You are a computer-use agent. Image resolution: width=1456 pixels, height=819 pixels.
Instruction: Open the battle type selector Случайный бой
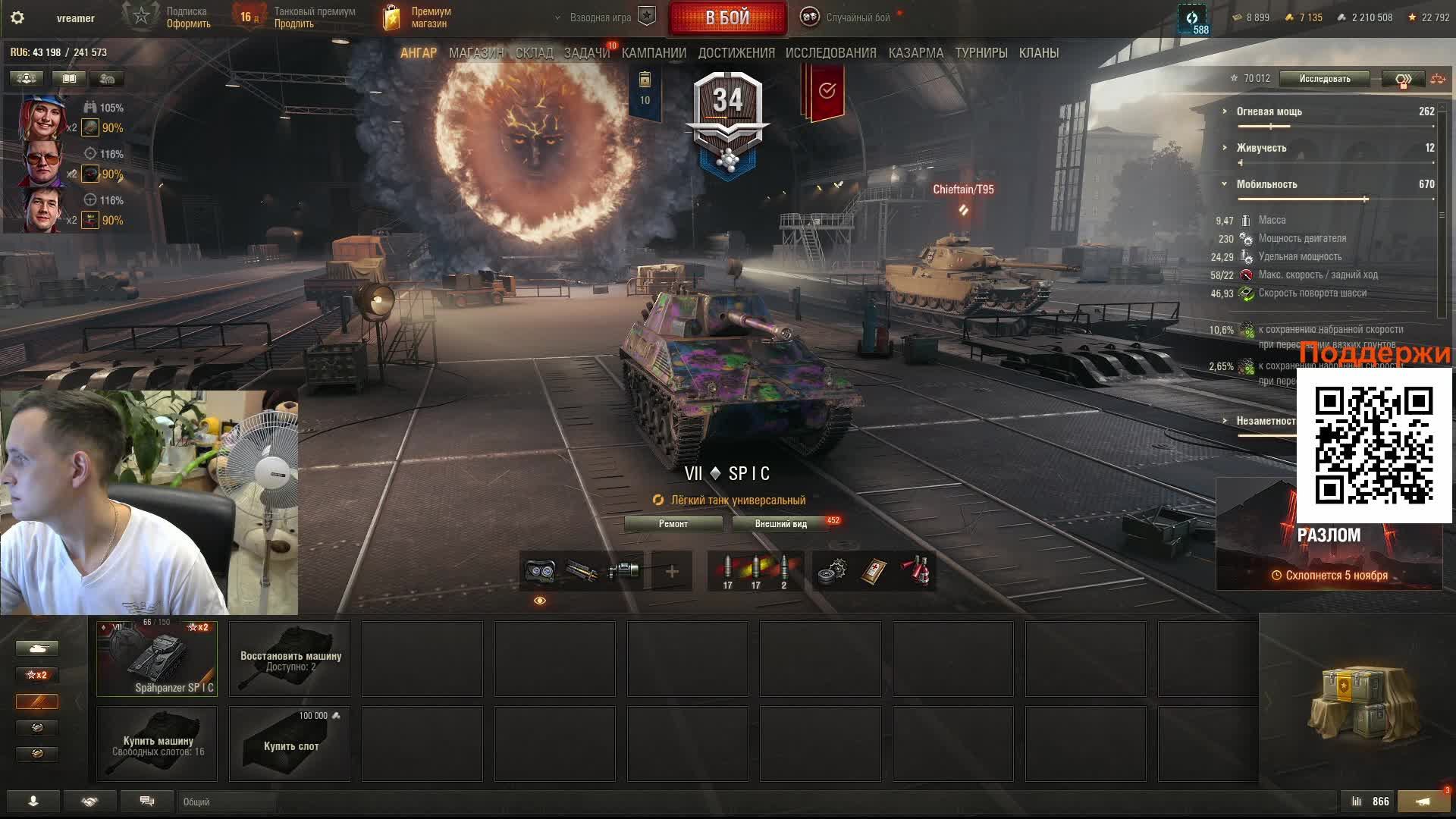tap(848, 17)
